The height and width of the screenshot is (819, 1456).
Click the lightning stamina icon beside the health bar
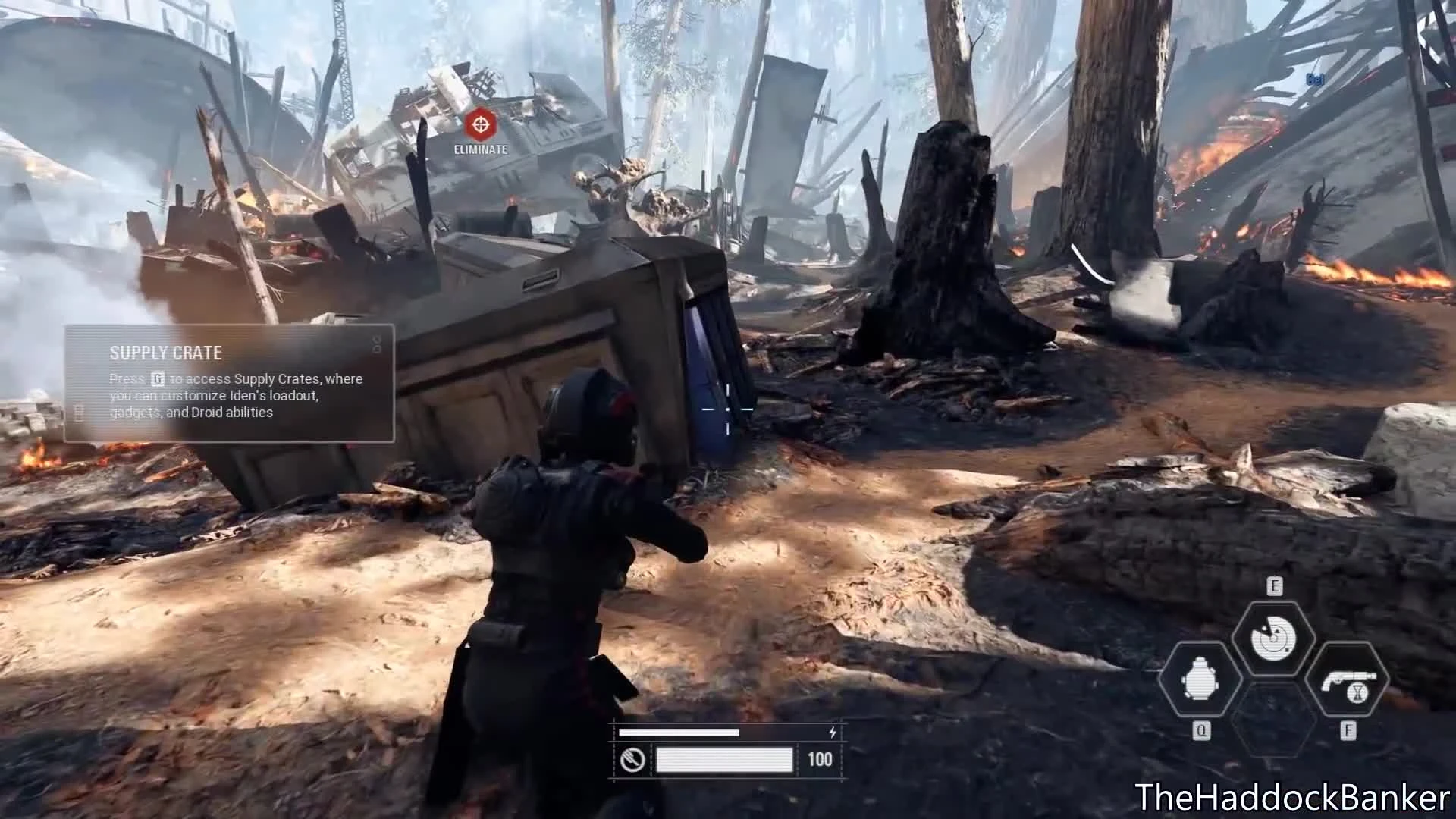tap(833, 732)
